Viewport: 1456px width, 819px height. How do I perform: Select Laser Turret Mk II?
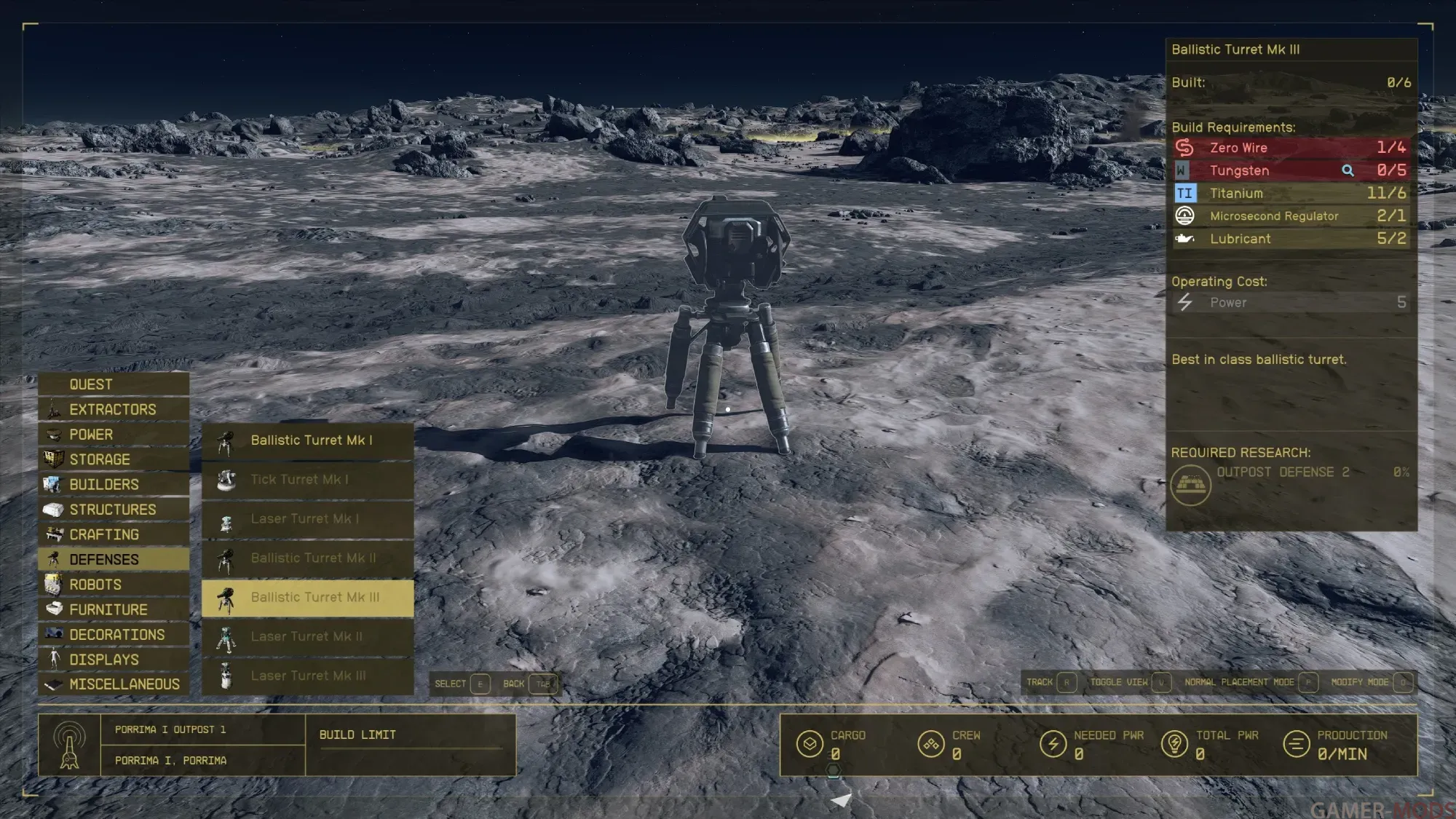tap(308, 637)
